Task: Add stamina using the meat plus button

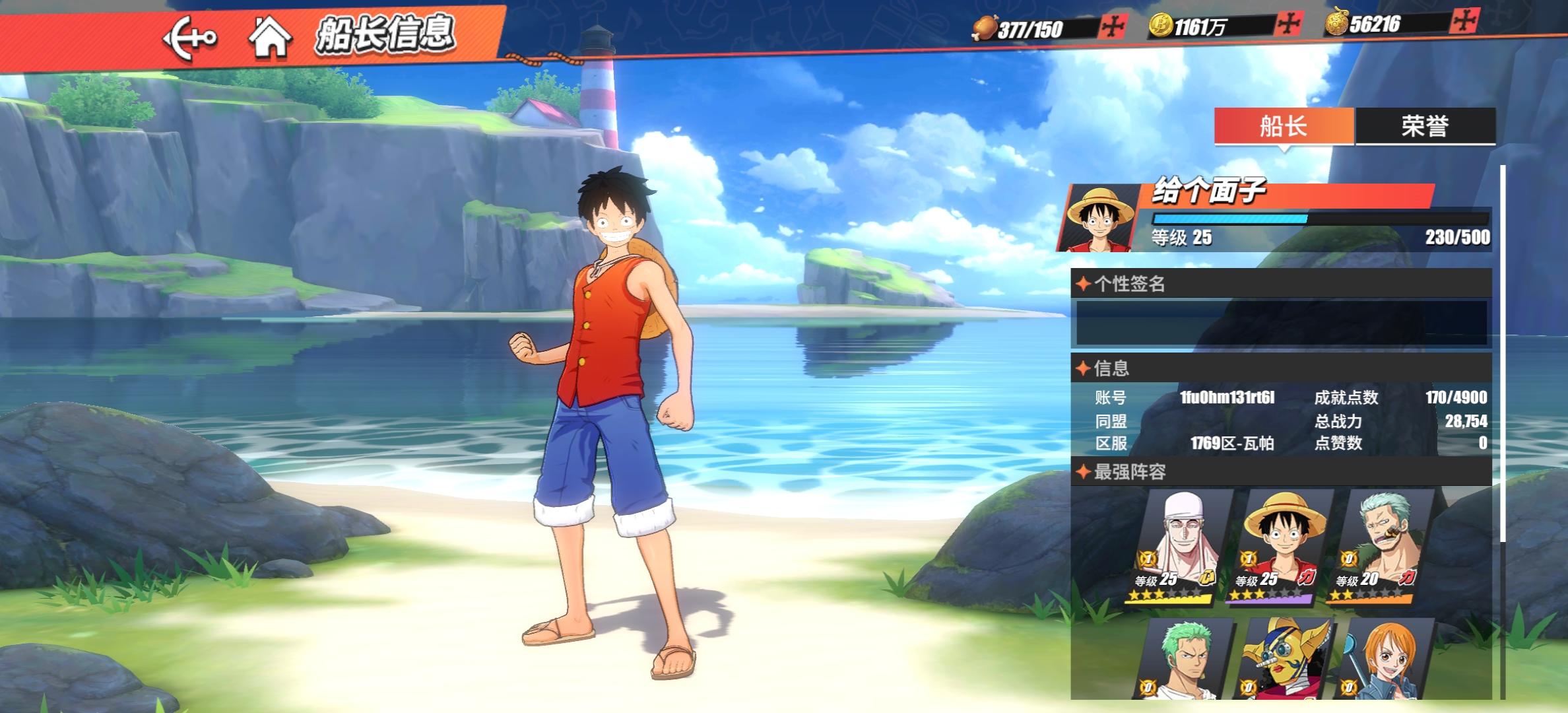Action: click(x=1113, y=27)
